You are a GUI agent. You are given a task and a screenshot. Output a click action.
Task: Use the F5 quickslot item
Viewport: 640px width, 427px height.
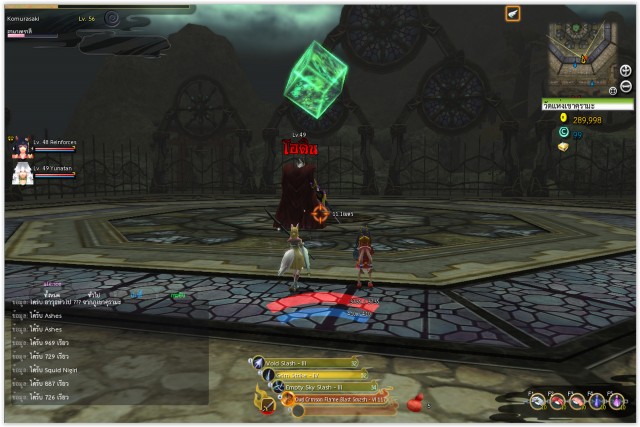tap(616, 401)
